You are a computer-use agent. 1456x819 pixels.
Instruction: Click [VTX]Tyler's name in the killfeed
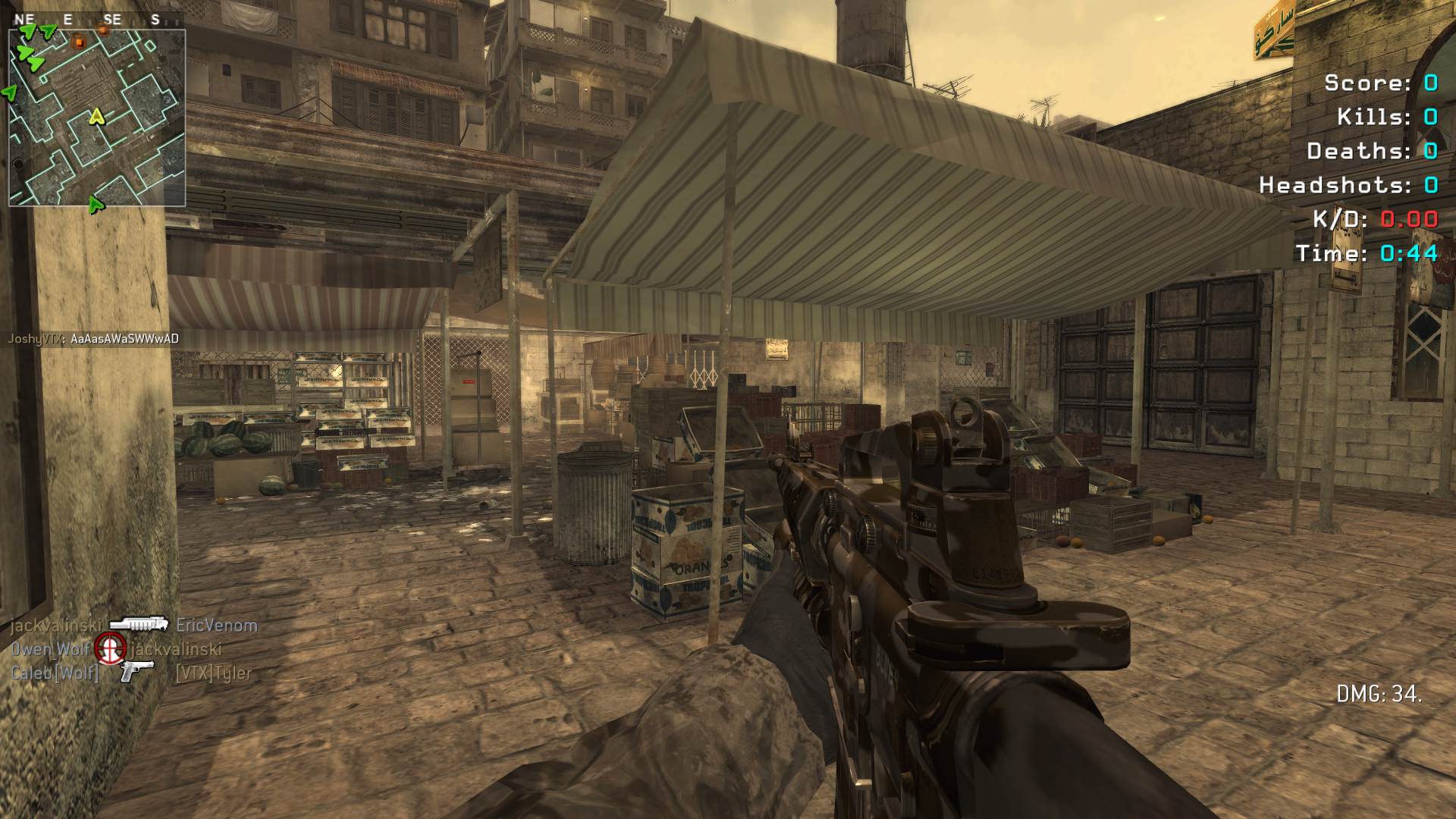(213, 673)
